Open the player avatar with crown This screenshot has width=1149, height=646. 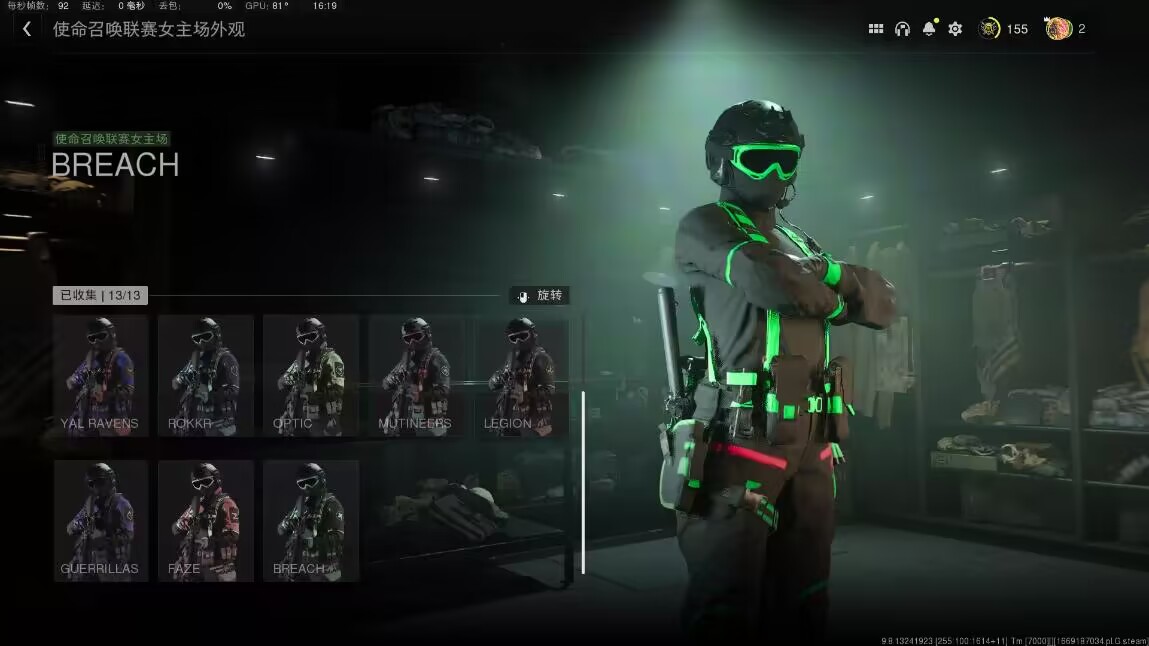click(1059, 29)
